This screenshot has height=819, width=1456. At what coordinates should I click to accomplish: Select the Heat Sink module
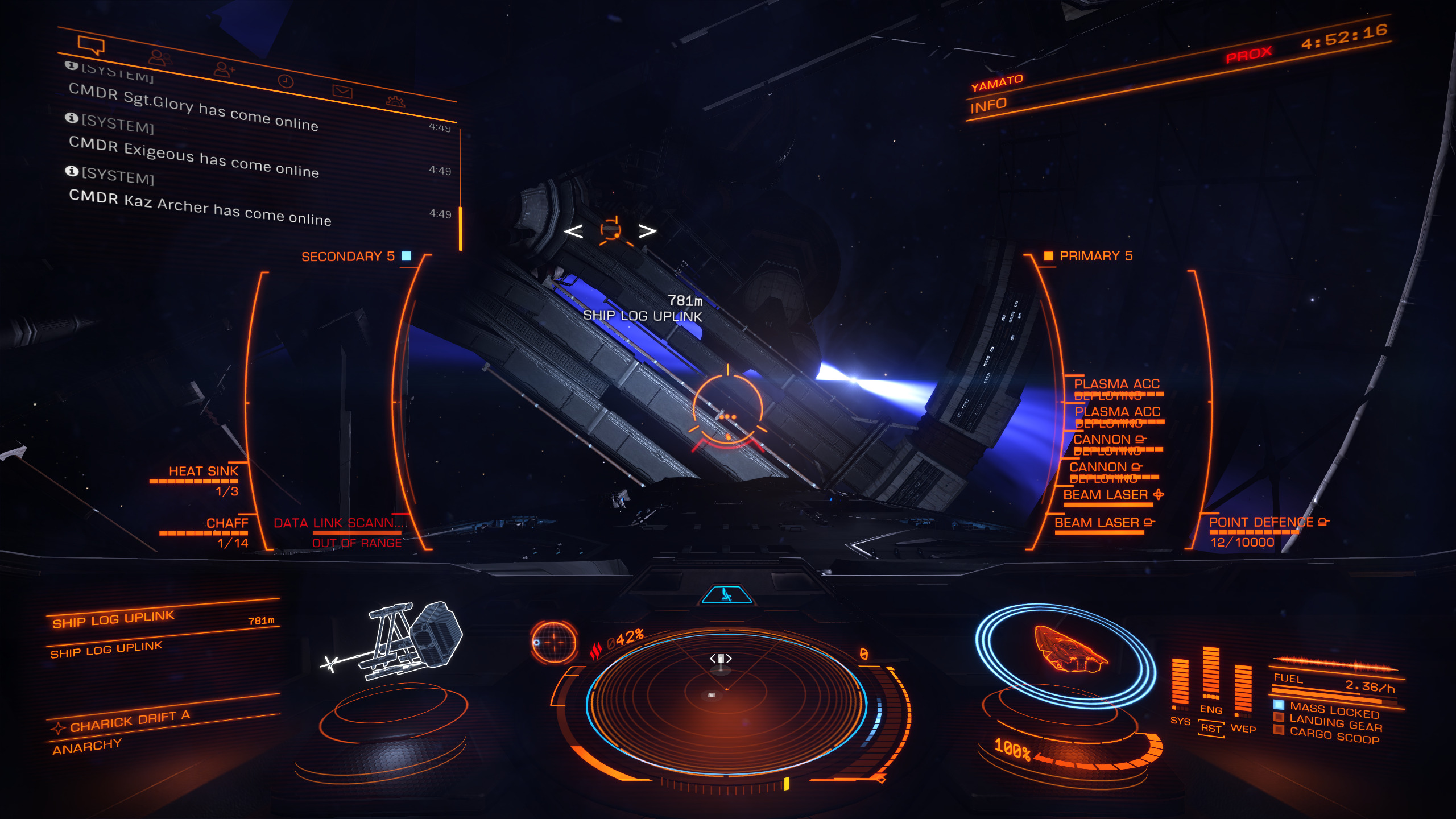point(203,471)
